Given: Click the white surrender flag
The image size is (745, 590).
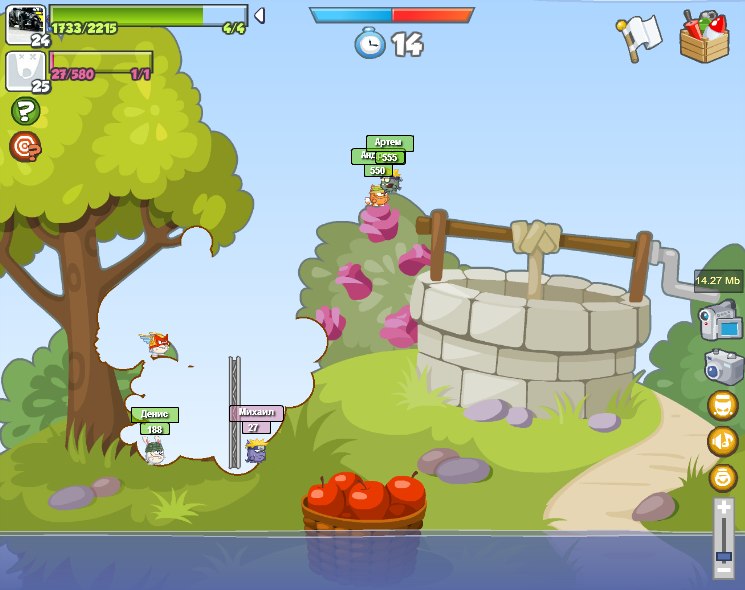Looking at the screenshot, I should tap(638, 37).
